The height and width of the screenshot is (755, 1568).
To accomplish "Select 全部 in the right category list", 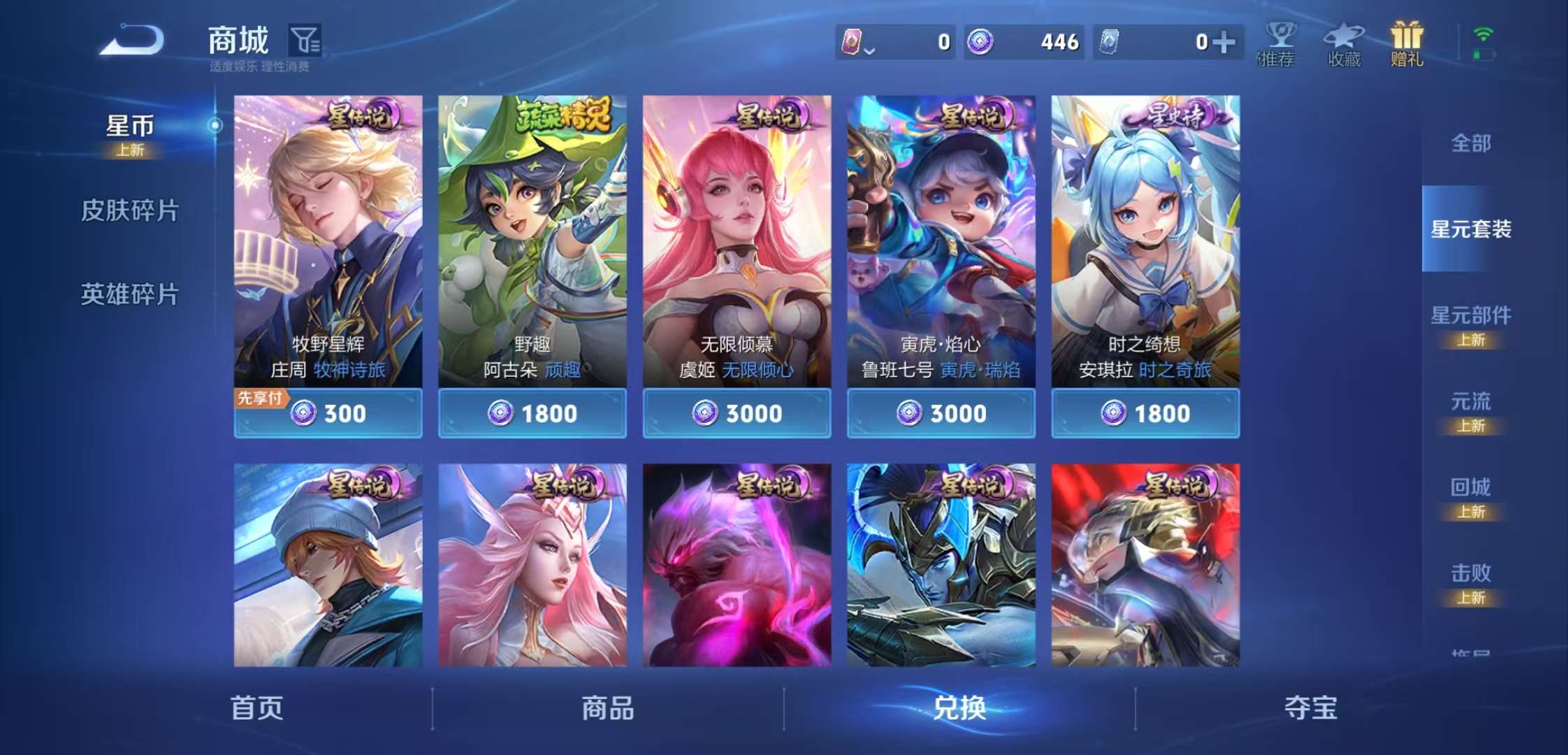I will coord(1471,143).
